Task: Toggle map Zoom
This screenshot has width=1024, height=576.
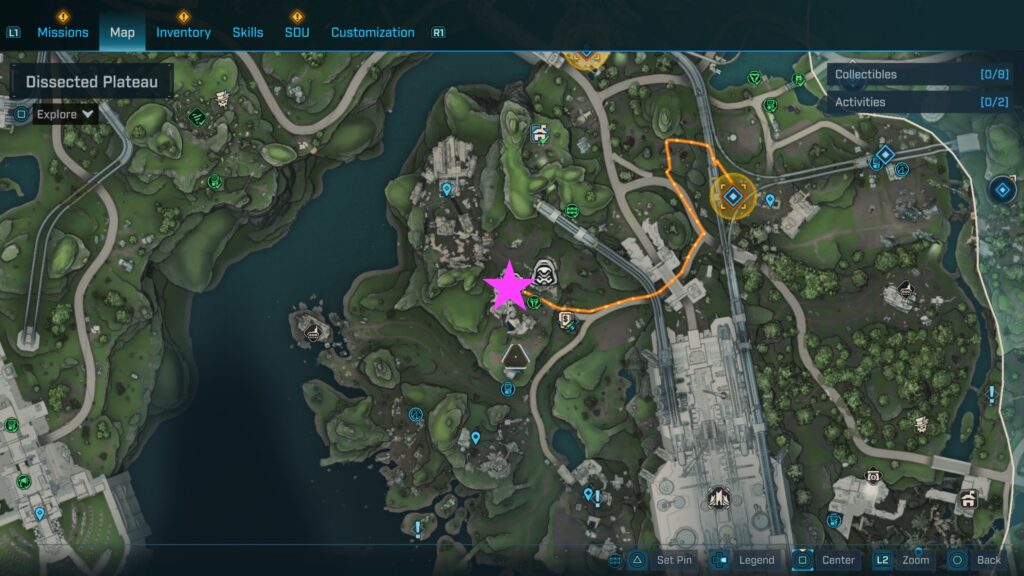Action: (906, 560)
